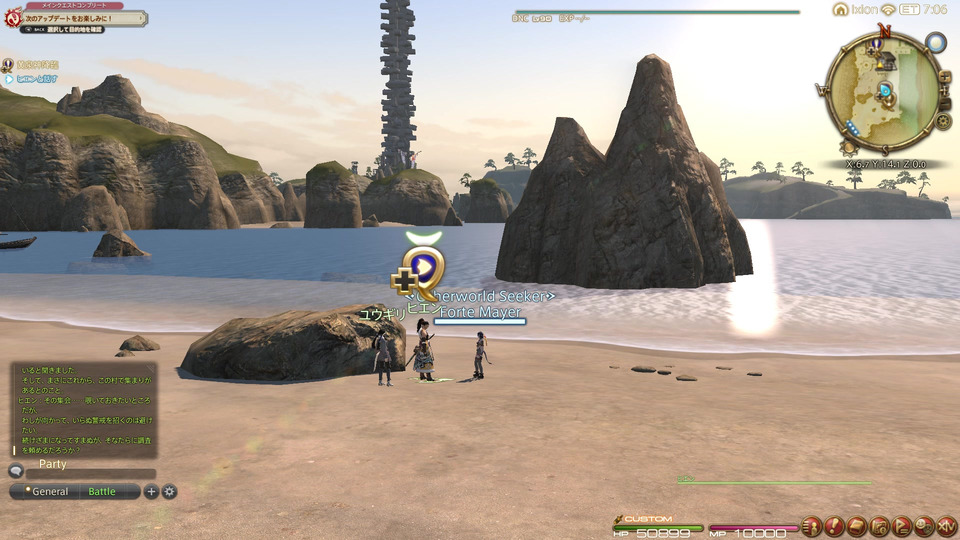Viewport: 960px width, 540px height.
Task: Switch to the Battle chat tab
Action: click(x=102, y=491)
